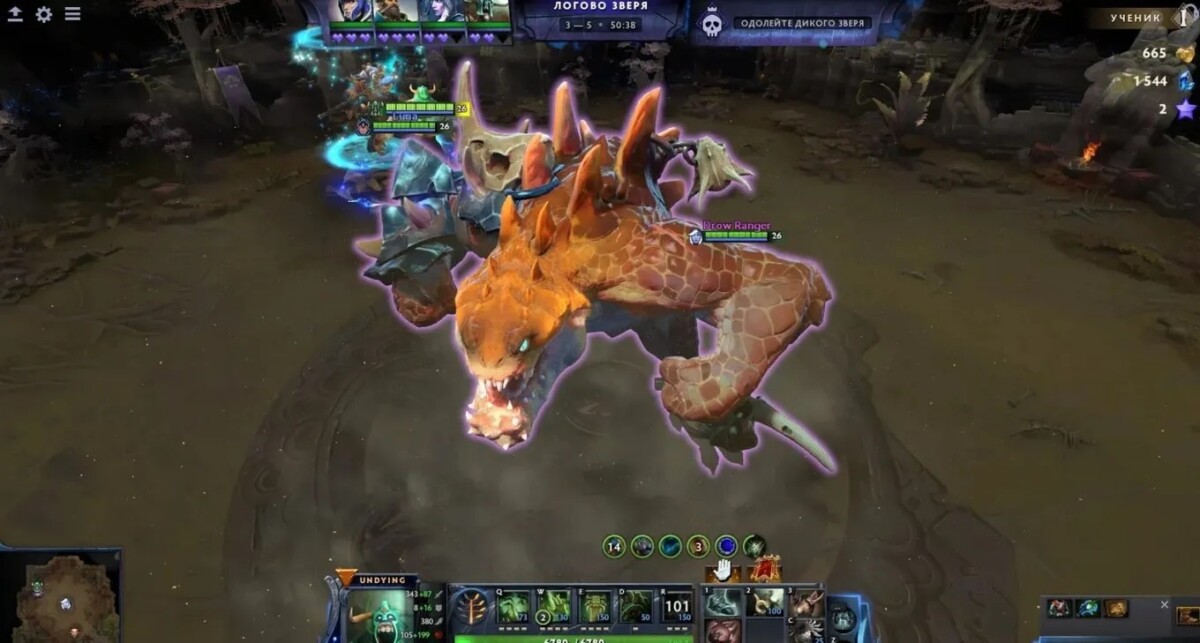Open the settings gear menu

[x=44, y=14]
